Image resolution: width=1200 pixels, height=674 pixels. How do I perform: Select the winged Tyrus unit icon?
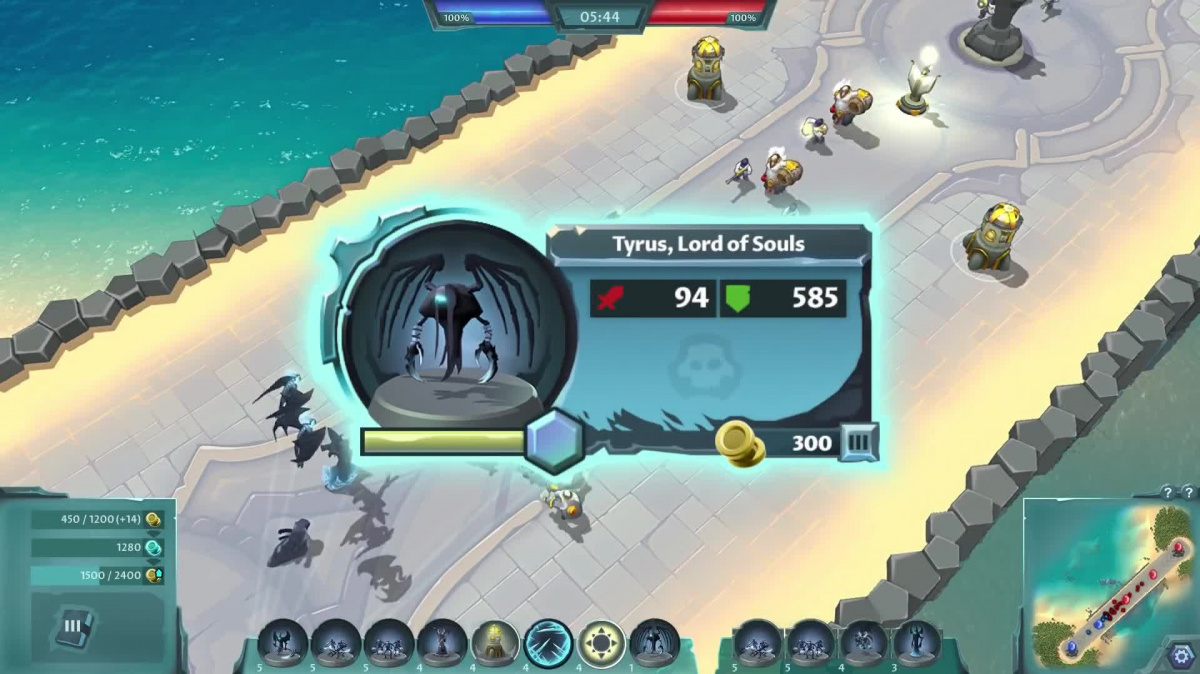[655, 643]
